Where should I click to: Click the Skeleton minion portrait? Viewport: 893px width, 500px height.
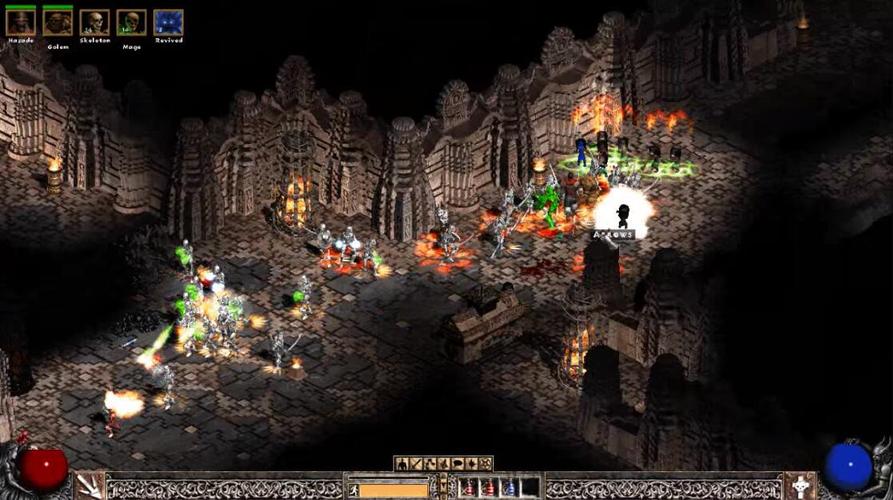(x=94, y=22)
